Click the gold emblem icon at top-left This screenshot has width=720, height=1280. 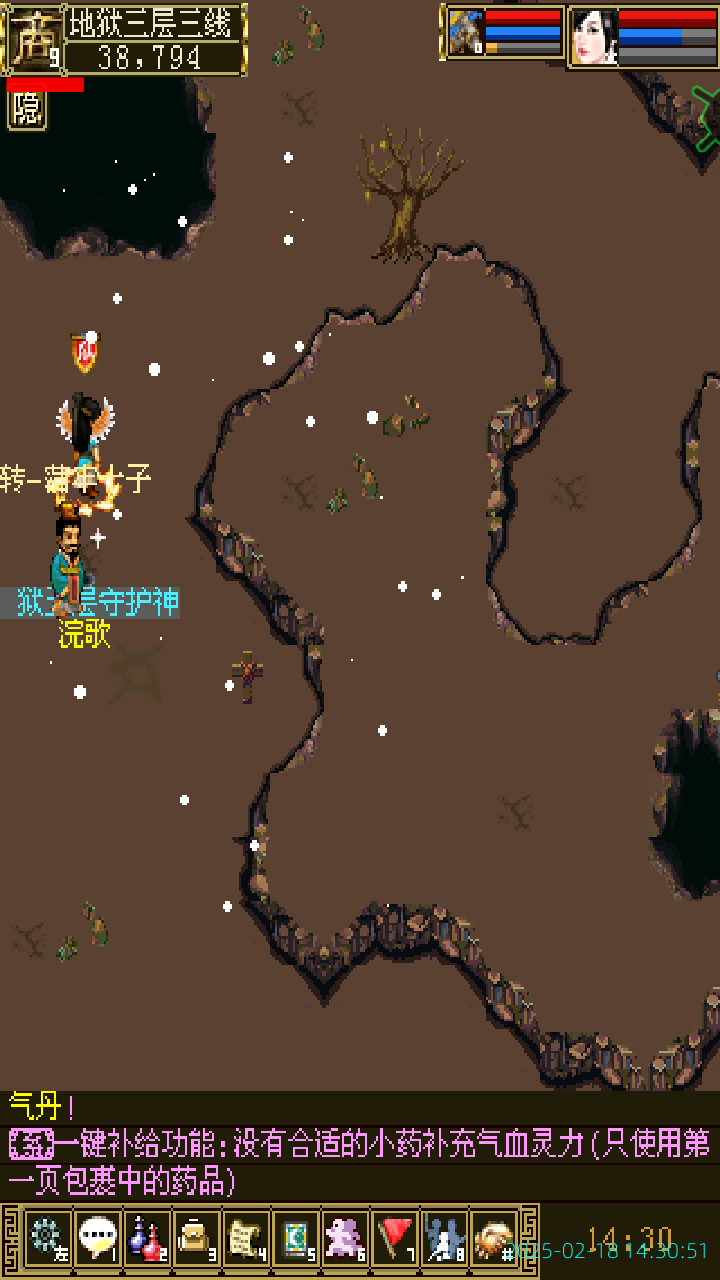(x=33, y=38)
